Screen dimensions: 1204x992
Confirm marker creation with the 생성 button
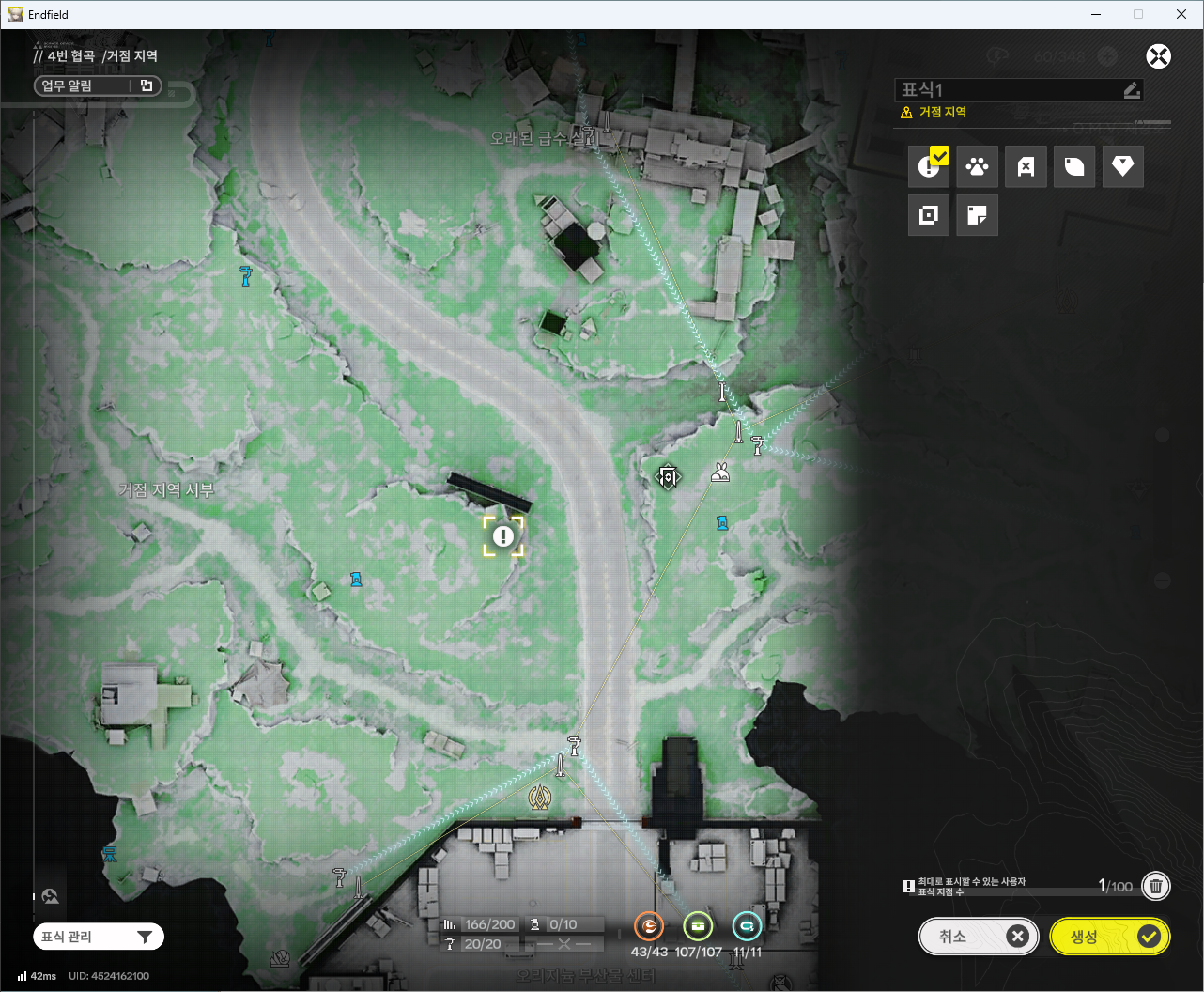pyautogui.click(x=1109, y=937)
